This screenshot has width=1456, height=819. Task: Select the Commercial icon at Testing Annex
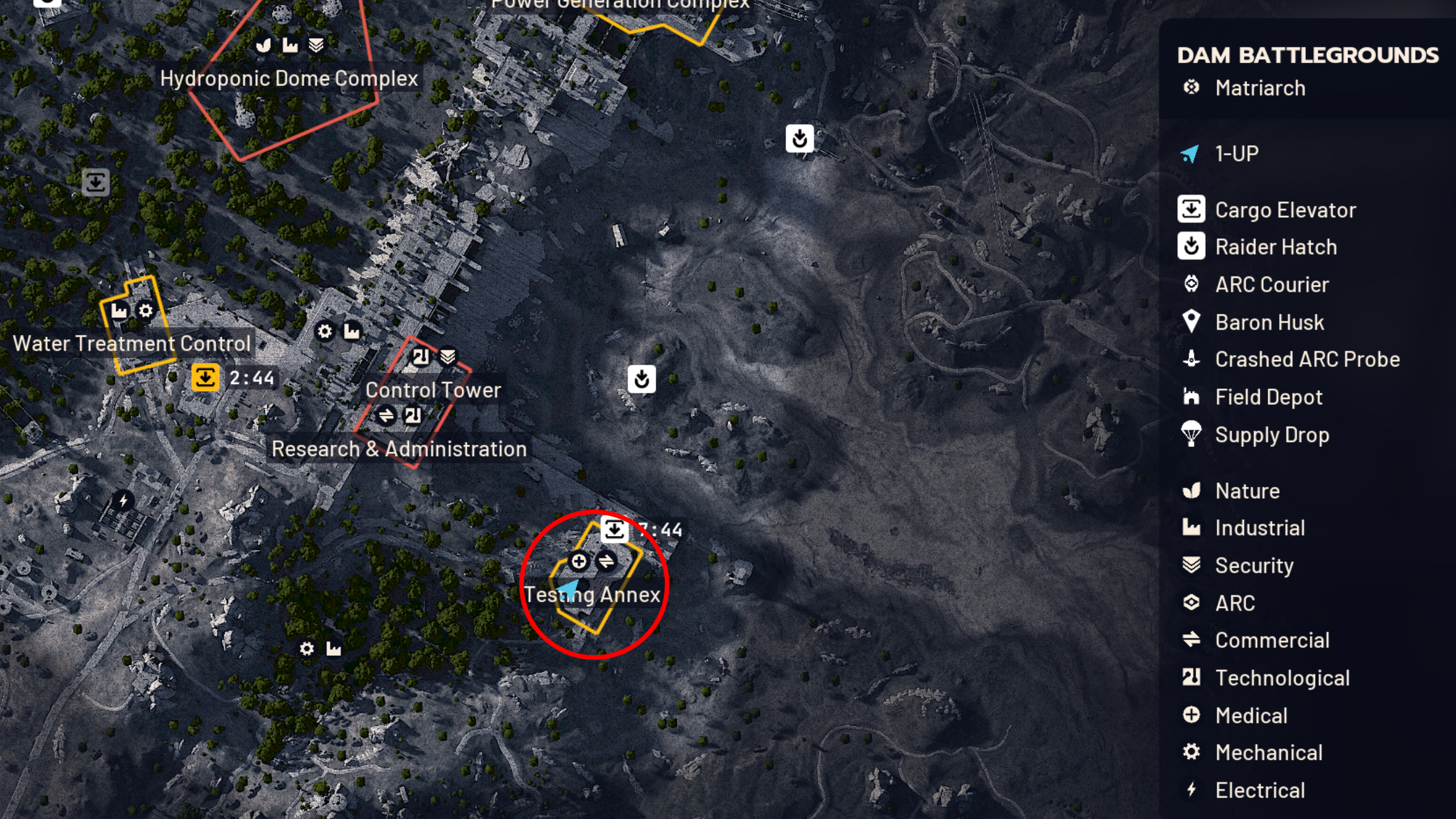click(606, 561)
